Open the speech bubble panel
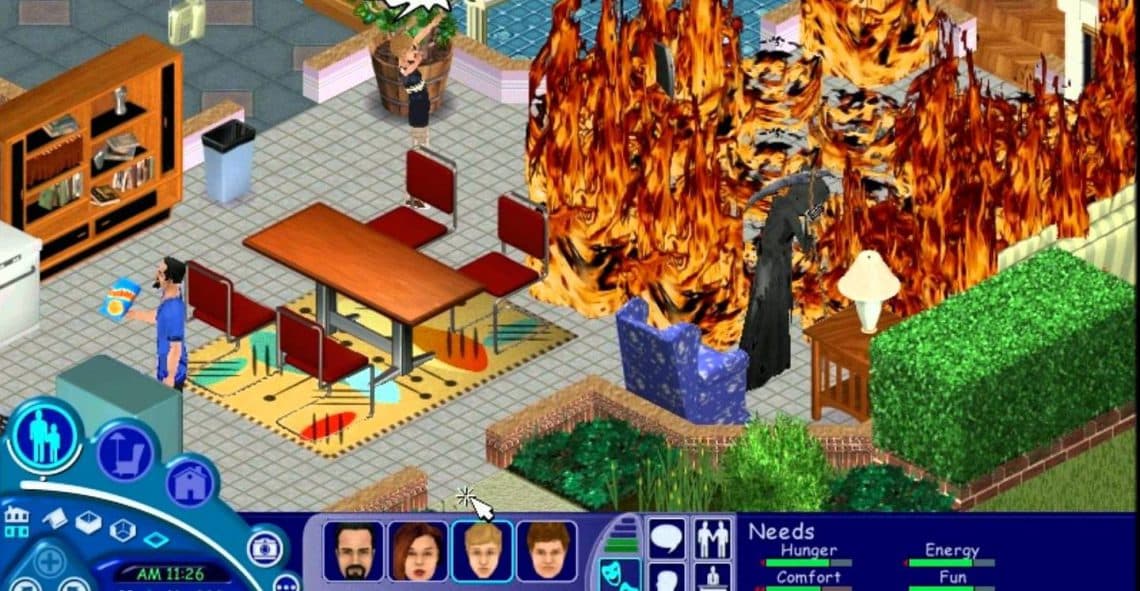 click(x=666, y=539)
